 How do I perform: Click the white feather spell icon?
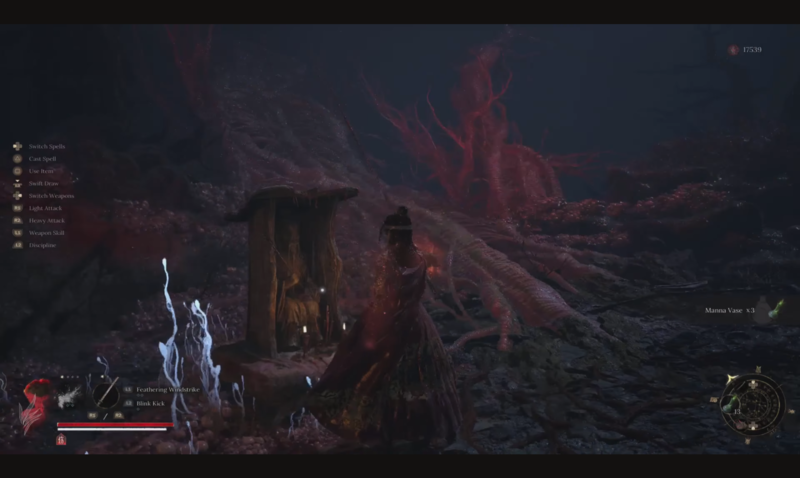[70, 395]
